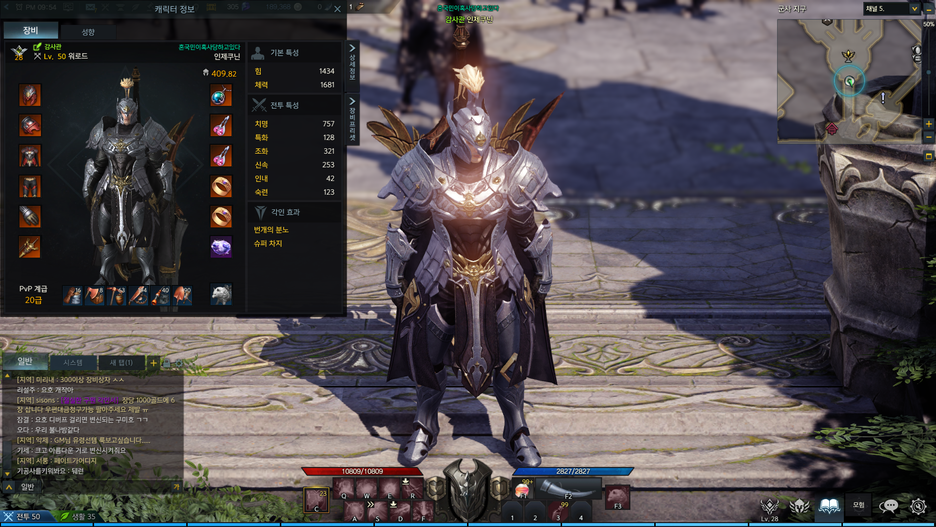936x527 pixels.
Task: Select the purple ability stone slot
Action: point(221,246)
